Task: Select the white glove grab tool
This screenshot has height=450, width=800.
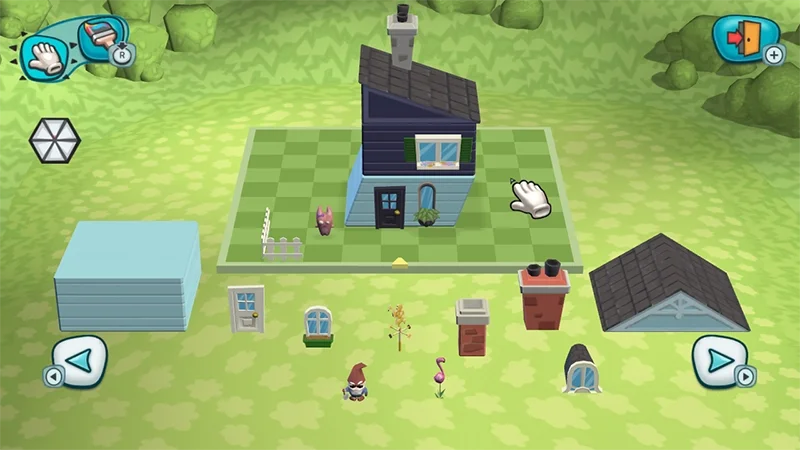Action: (x=43, y=55)
